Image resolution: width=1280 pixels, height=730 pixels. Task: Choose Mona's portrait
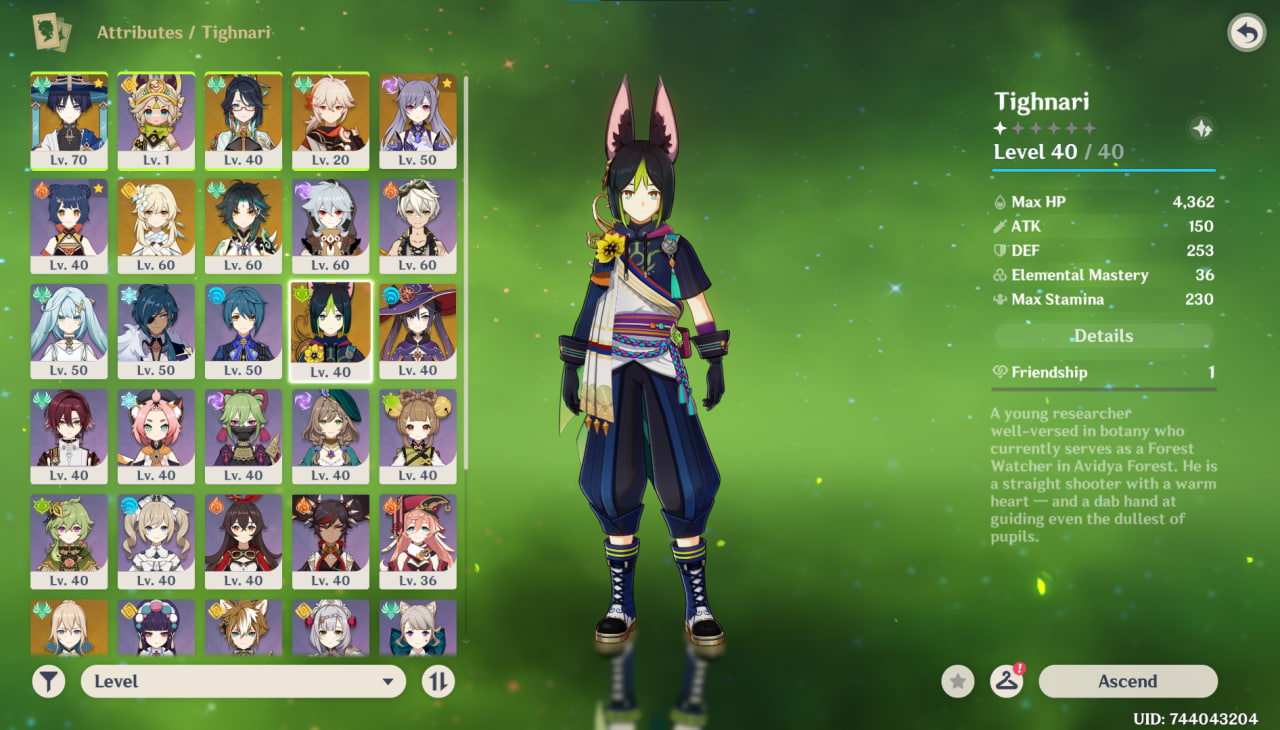pyautogui.click(x=417, y=330)
